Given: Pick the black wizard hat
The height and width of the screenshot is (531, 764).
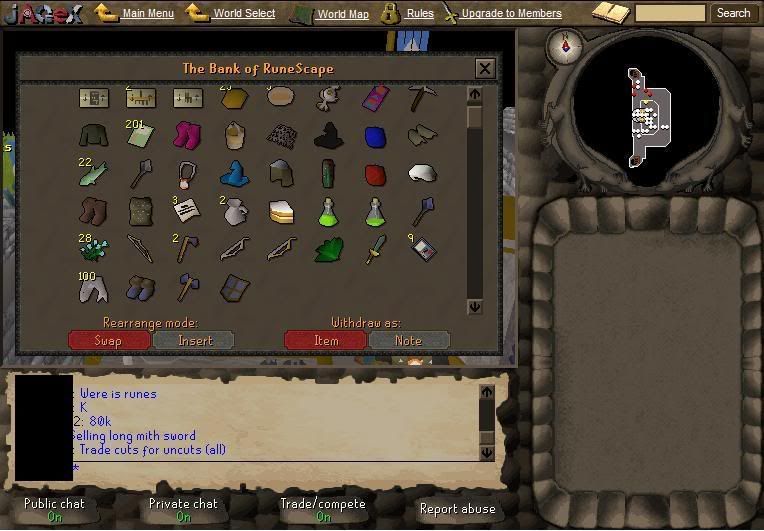Looking at the screenshot, I should pos(329,135).
